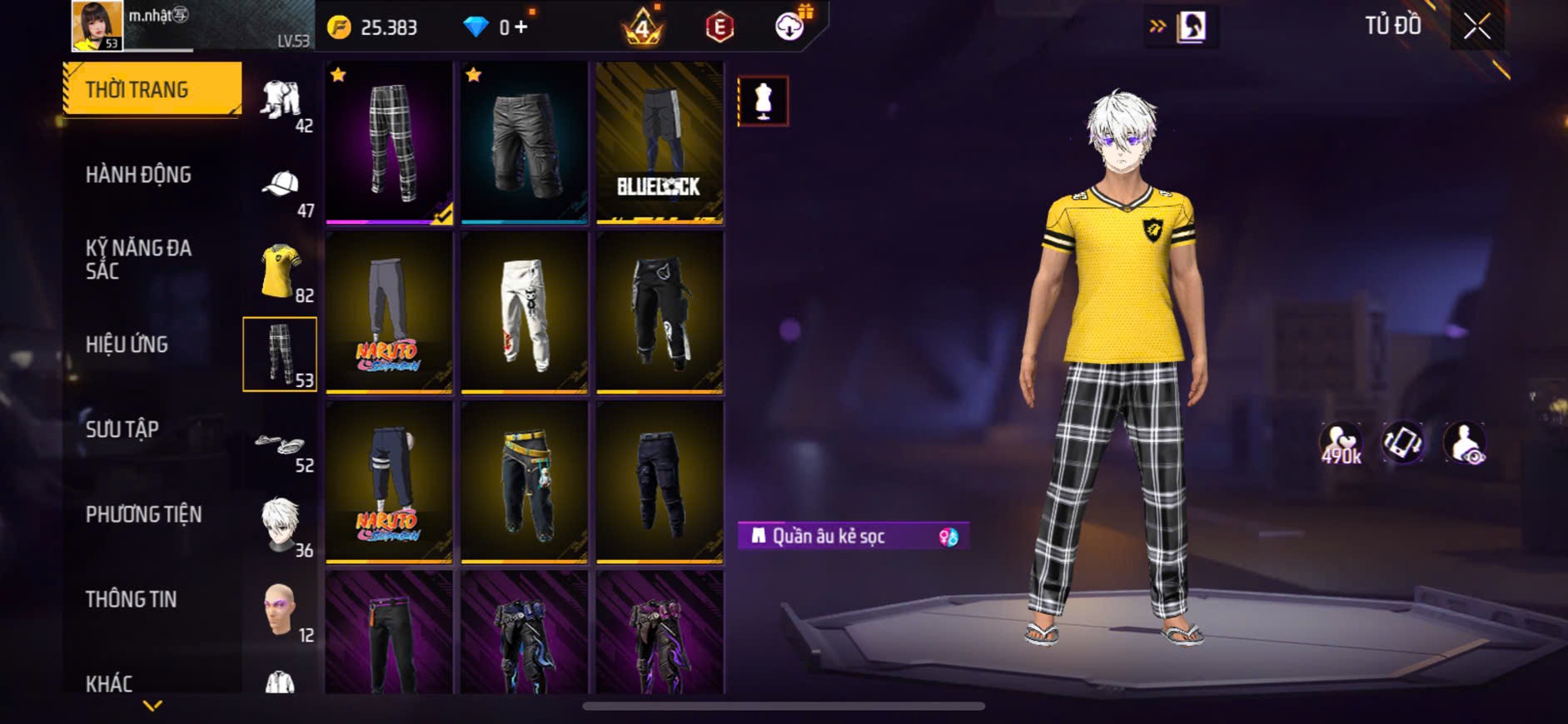Image resolution: width=1568 pixels, height=724 pixels.
Task: Show the Thông Tin tab
Action: pyautogui.click(x=131, y=599)
